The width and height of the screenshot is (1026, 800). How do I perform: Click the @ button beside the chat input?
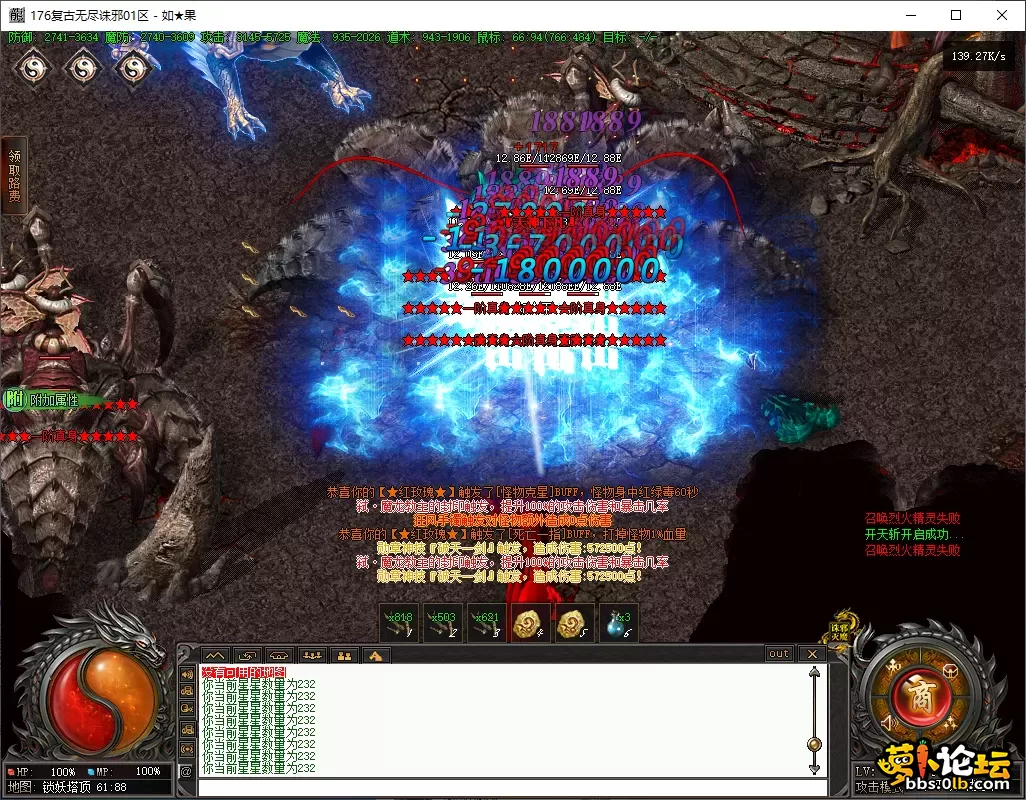[x=185, y=771]
